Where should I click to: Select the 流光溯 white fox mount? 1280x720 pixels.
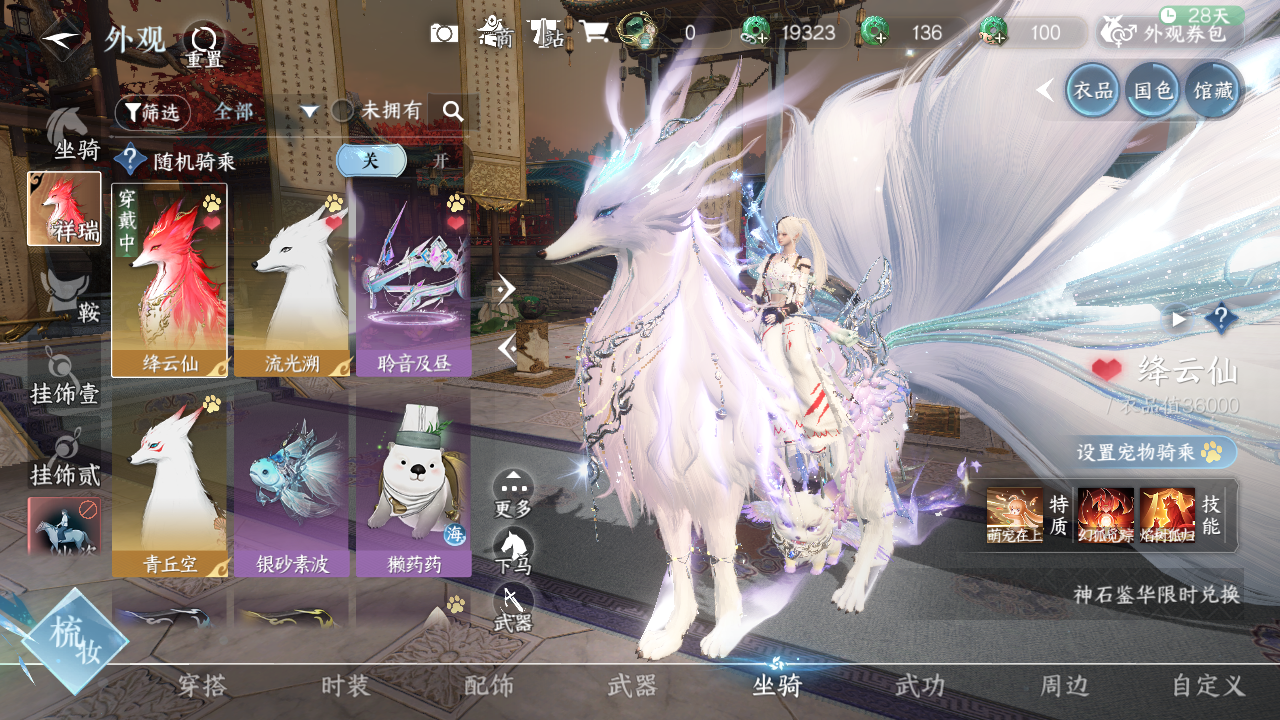pyautogui.click(x=292, y=280)
